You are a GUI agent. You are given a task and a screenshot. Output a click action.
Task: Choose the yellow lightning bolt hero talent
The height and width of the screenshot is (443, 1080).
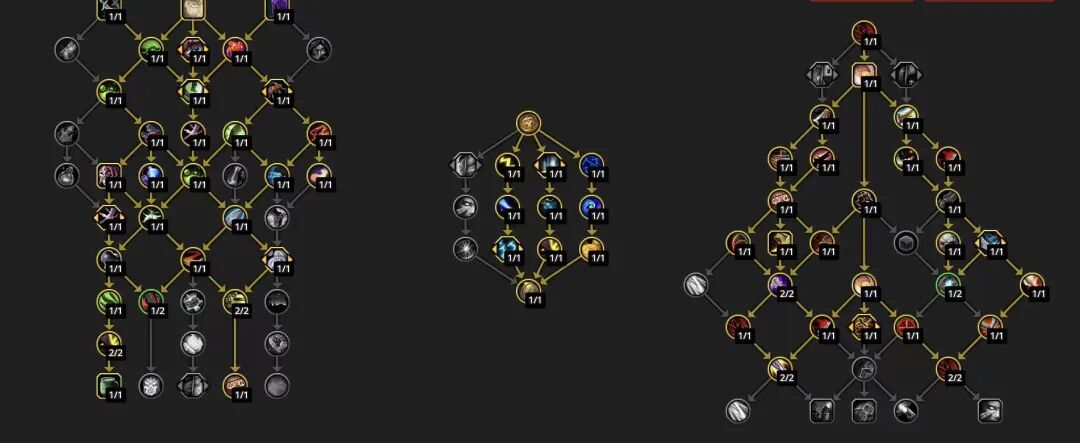click(506, 164)
